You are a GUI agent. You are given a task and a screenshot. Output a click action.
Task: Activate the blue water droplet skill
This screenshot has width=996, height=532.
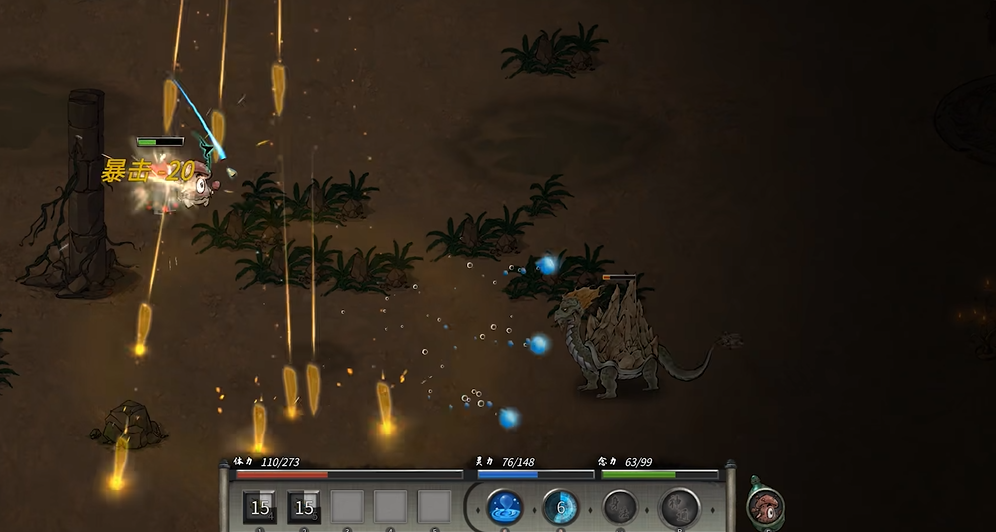coord(505,507)
